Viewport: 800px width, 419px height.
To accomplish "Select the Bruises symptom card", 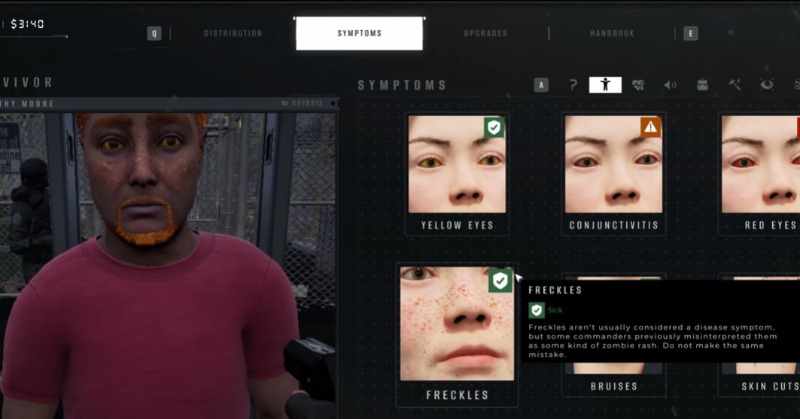I will [613, 384].
